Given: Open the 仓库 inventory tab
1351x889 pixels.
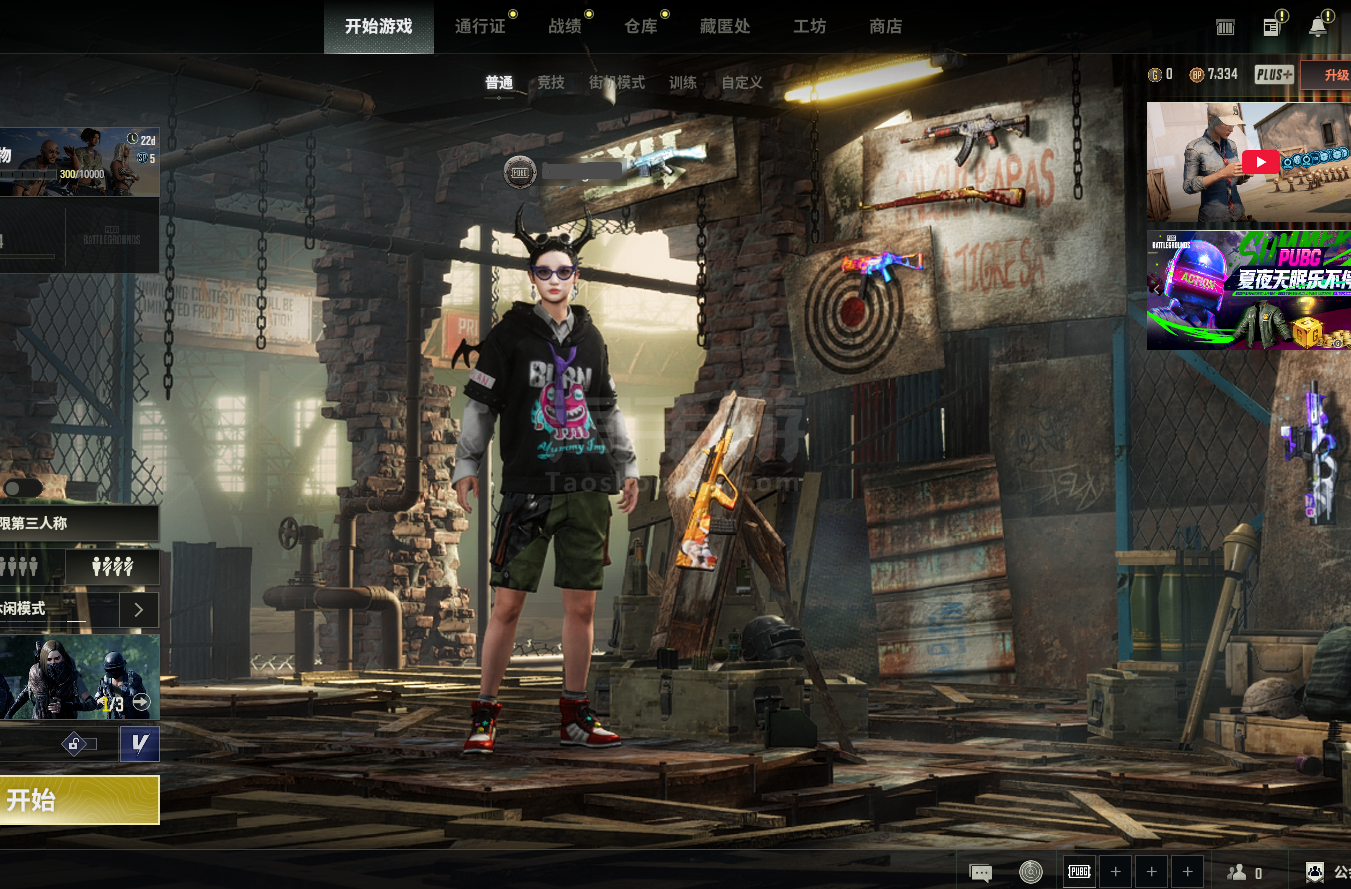Looking at the screenshot, I should pyautogui.click(x=641, y=27).
